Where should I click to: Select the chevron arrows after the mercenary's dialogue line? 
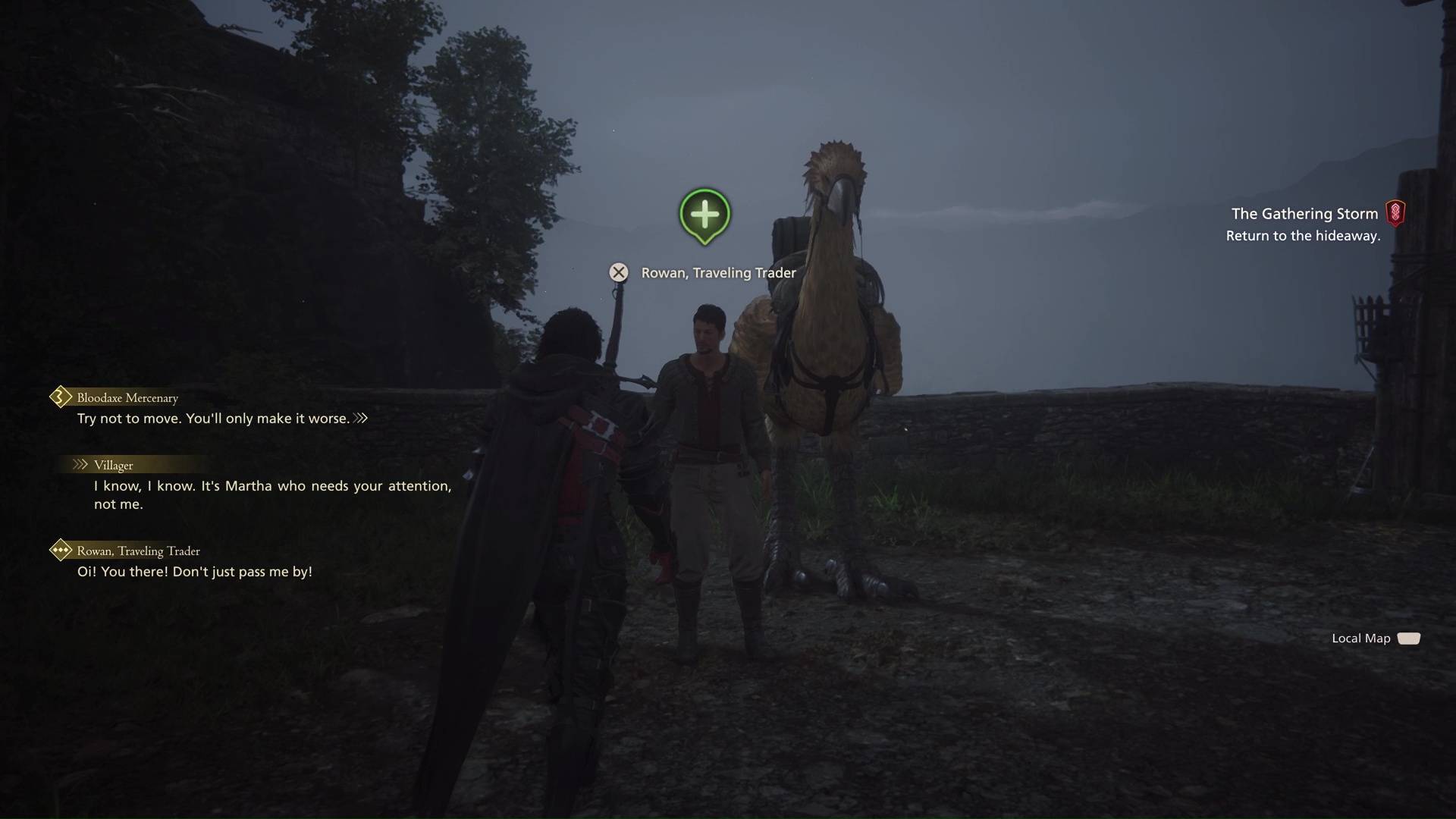361,417
